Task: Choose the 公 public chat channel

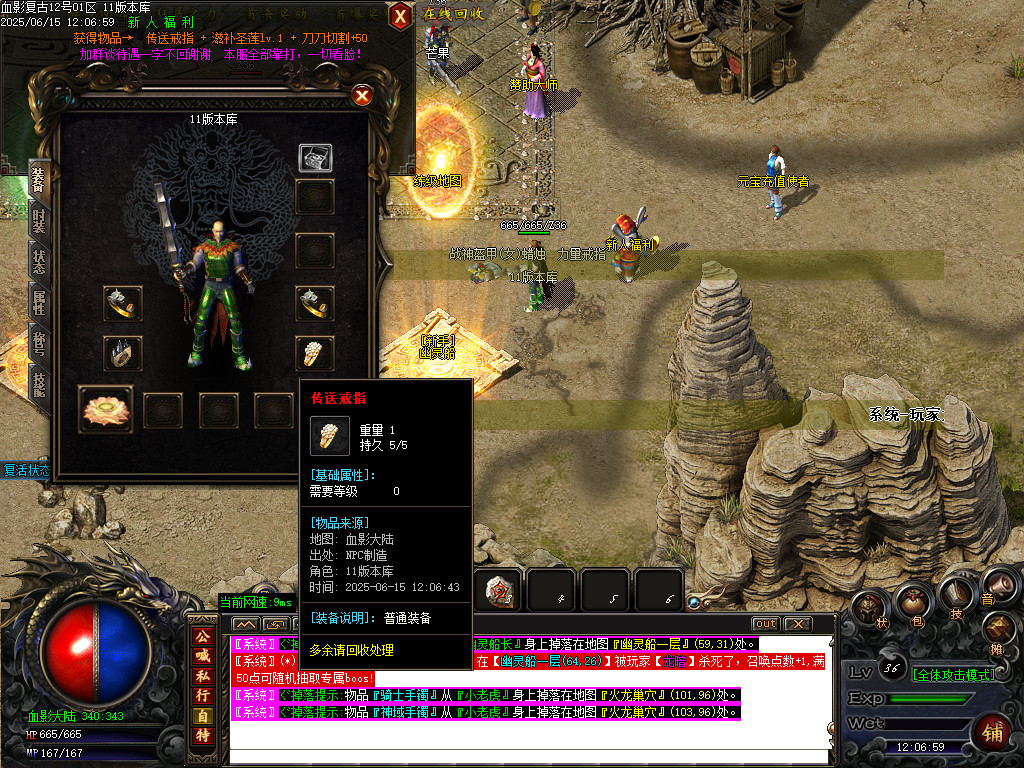Action: pyautogui.click(x=202, y=636)
